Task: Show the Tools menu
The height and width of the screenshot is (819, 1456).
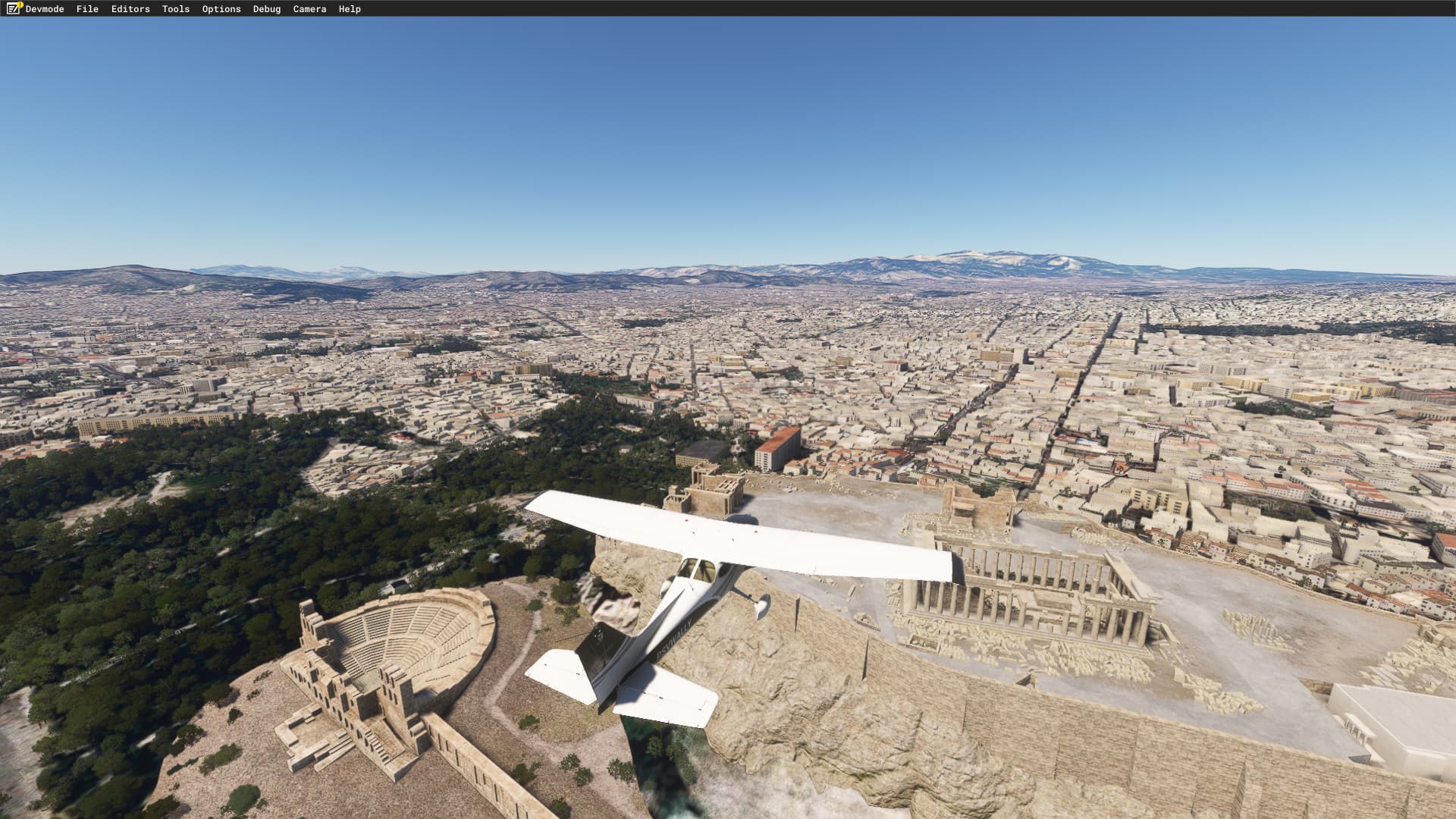Action: pyautogui.click(x=176, y=9)
